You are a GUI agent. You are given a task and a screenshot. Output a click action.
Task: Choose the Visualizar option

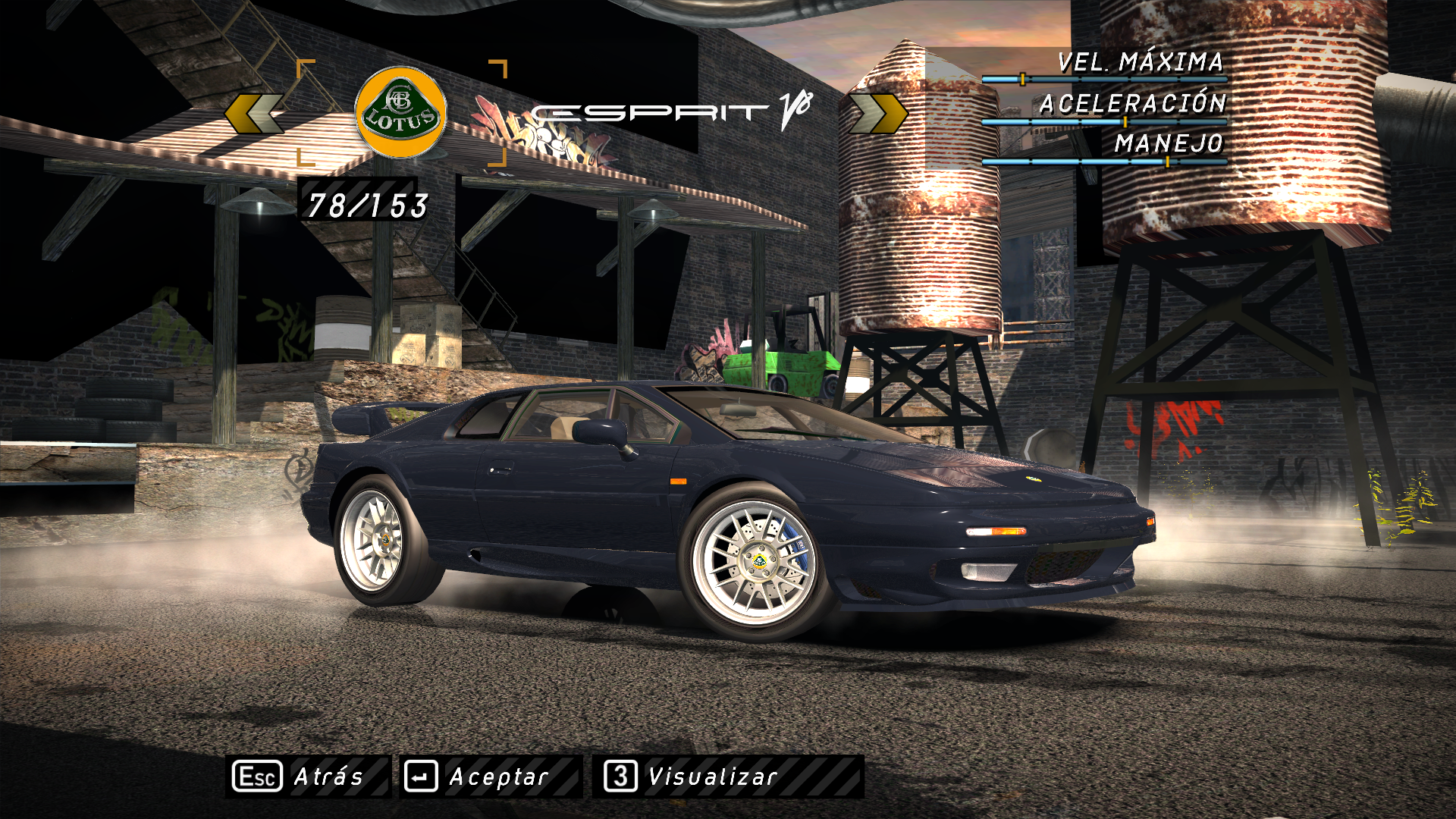click(x=727, y=777)
